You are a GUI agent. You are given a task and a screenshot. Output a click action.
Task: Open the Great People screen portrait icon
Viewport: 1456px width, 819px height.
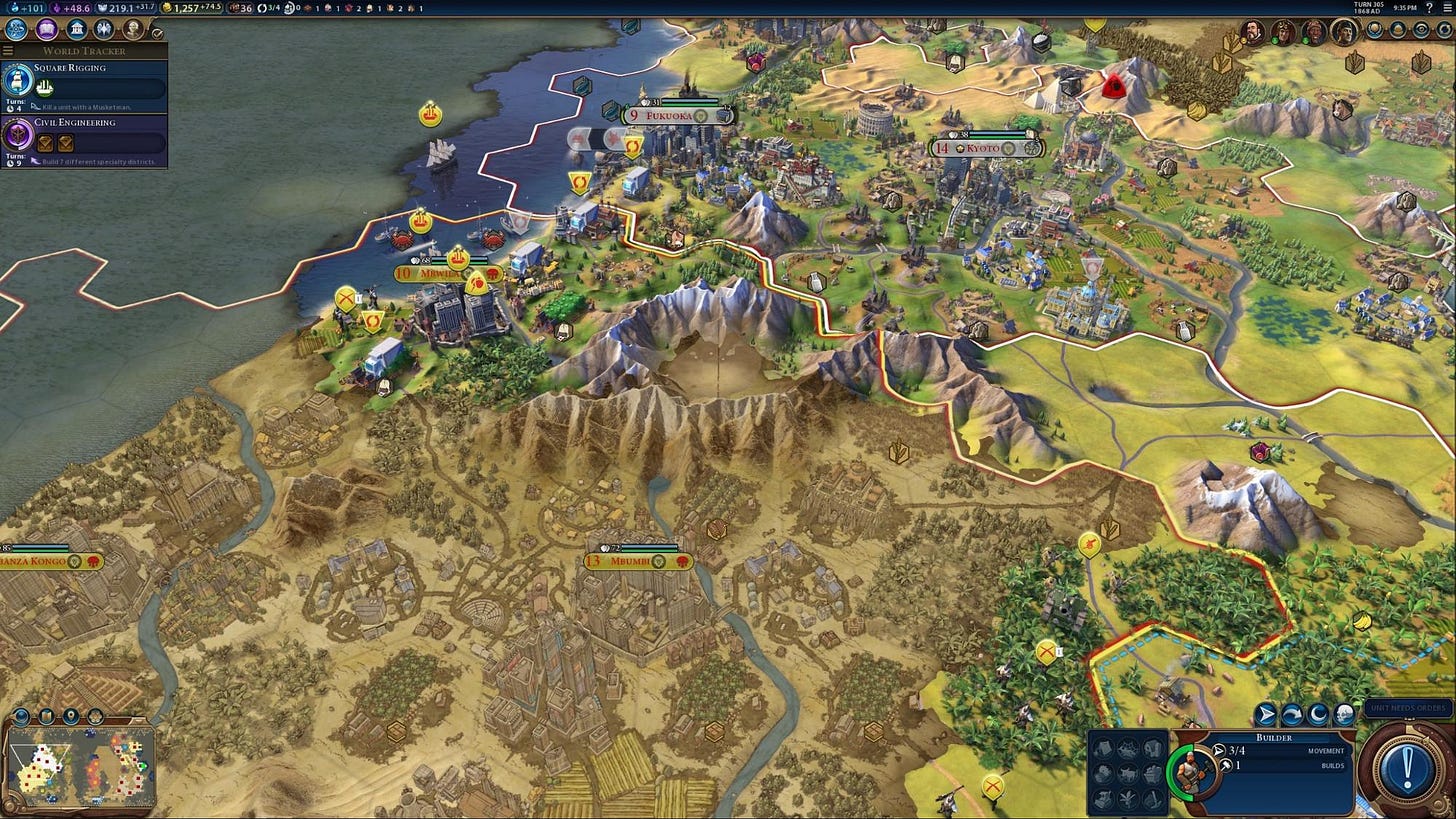coord(132,27)
